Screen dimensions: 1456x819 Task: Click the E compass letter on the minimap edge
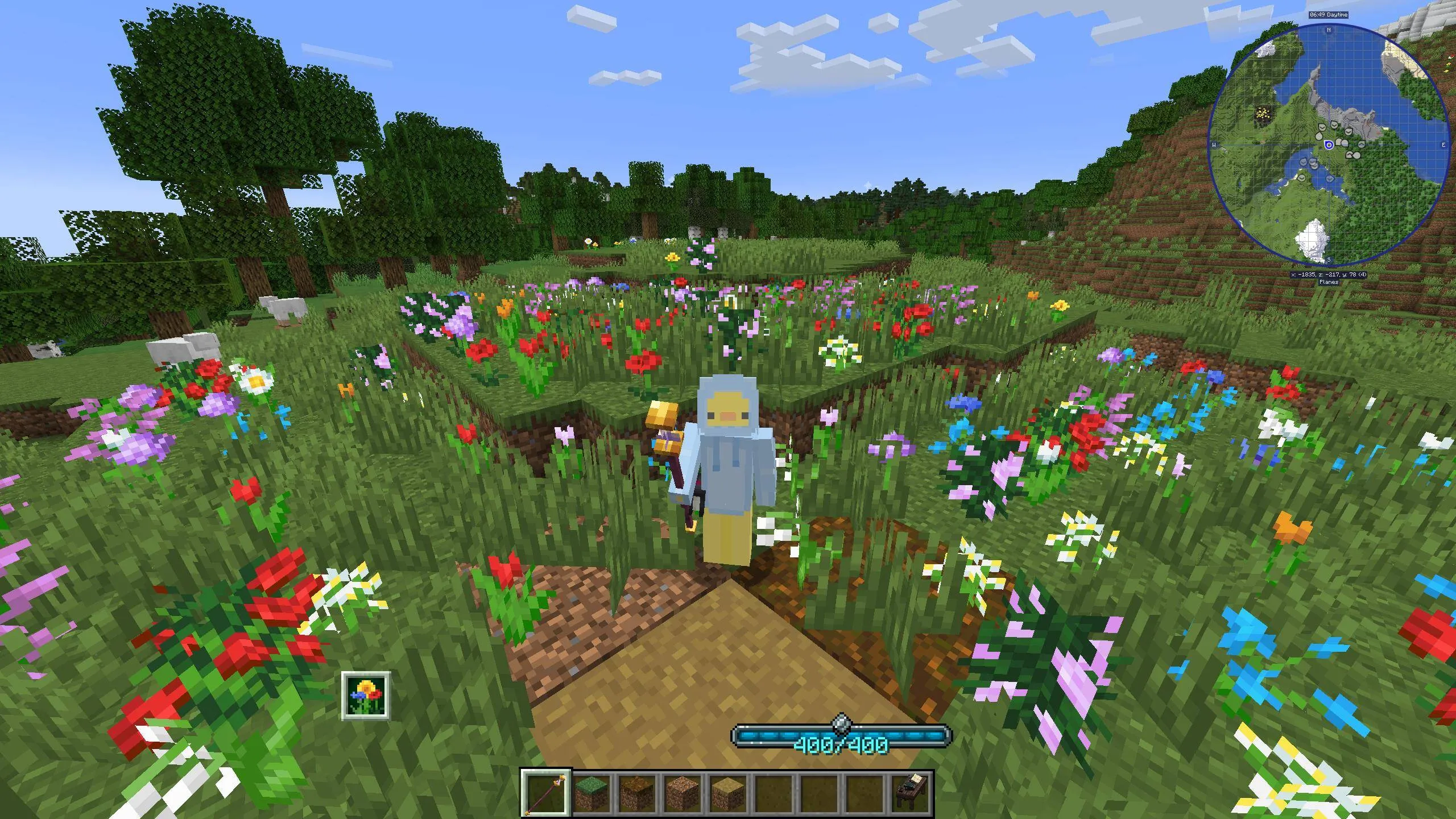pyautogui.click(x=1443, y=145)
